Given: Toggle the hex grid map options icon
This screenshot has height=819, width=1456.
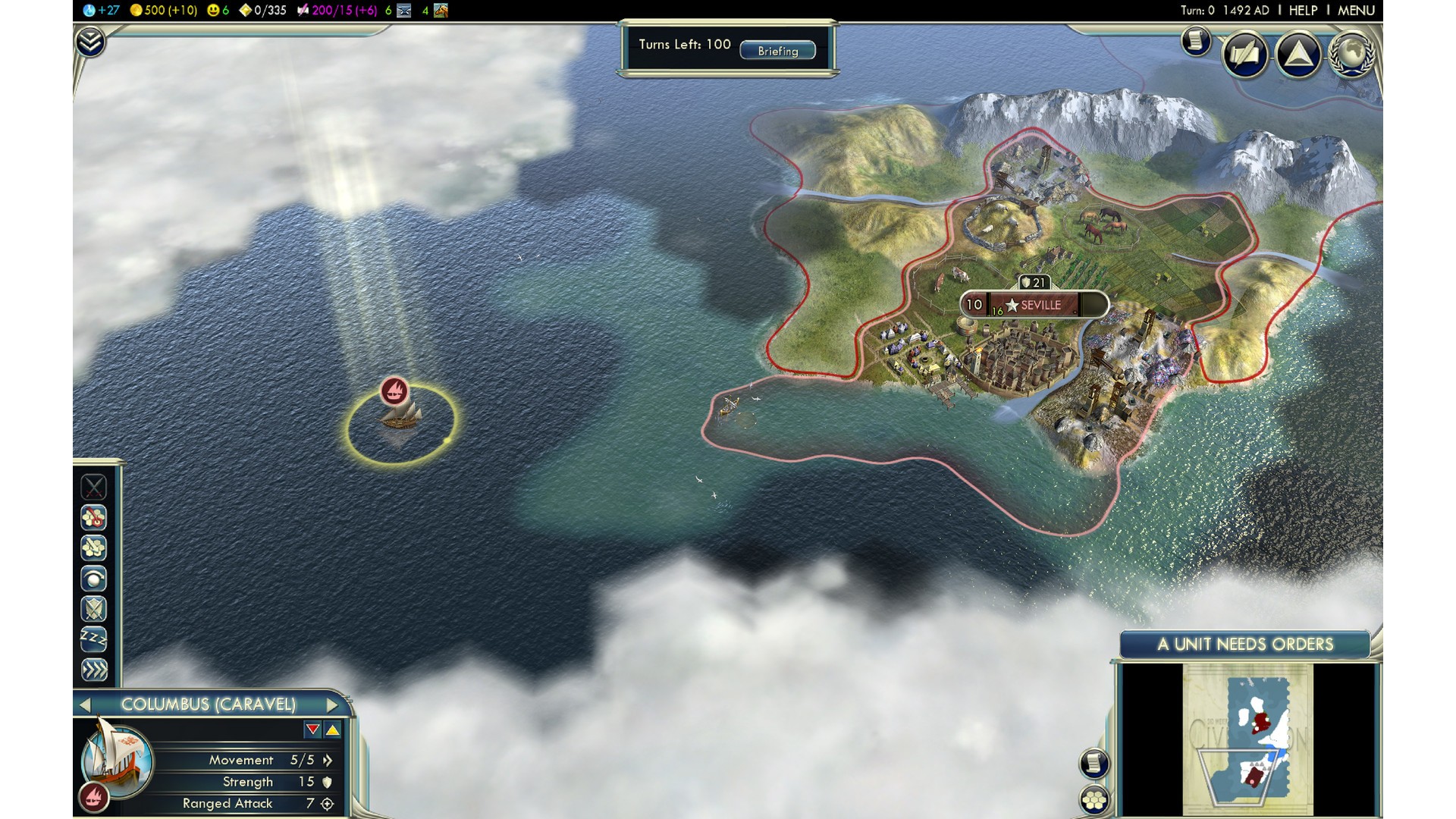Looking at the screenshot, I should (x=1094, y=799).
